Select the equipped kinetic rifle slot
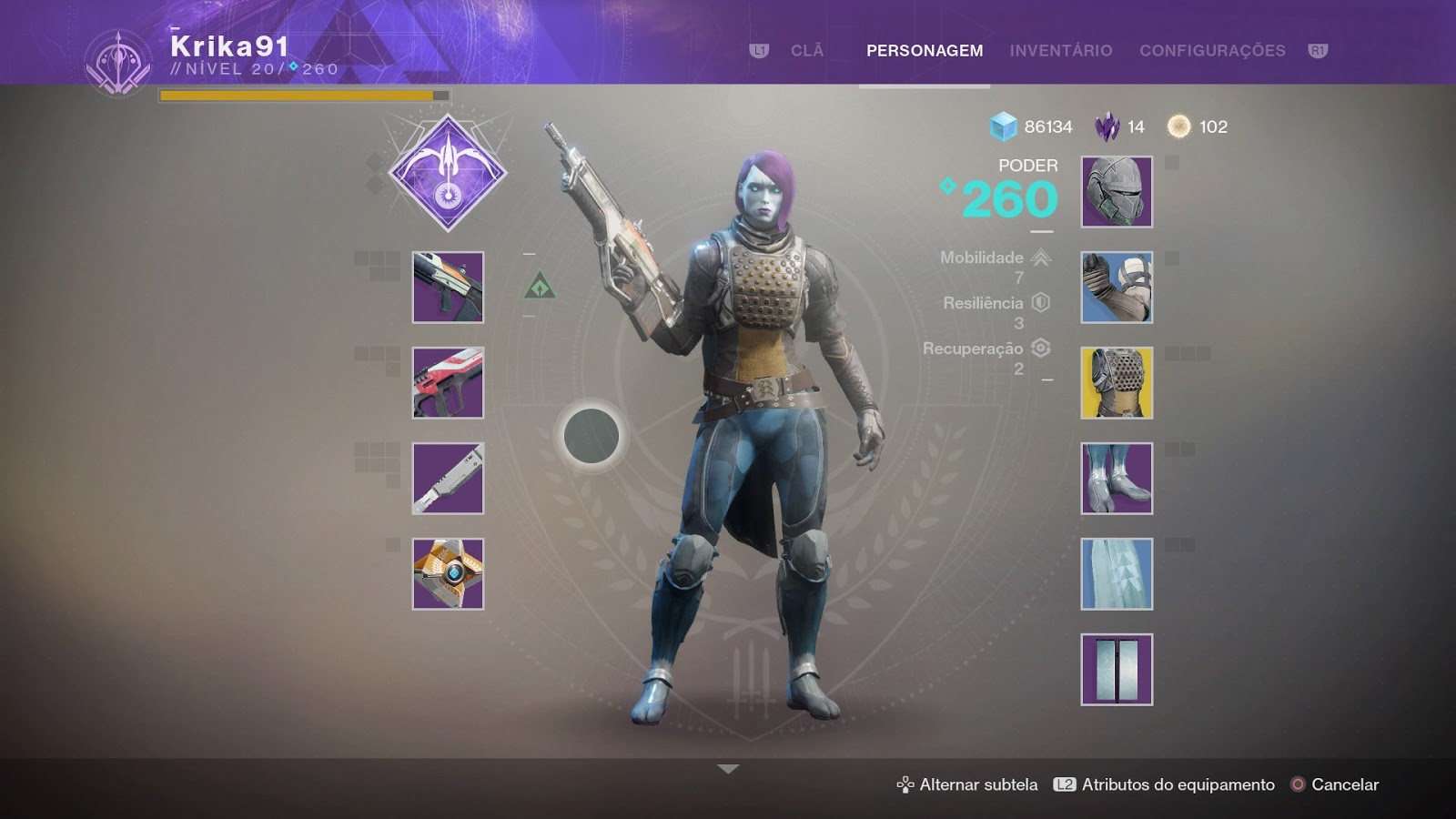Viewport: 1456px width, 819px height. [447, 288]
